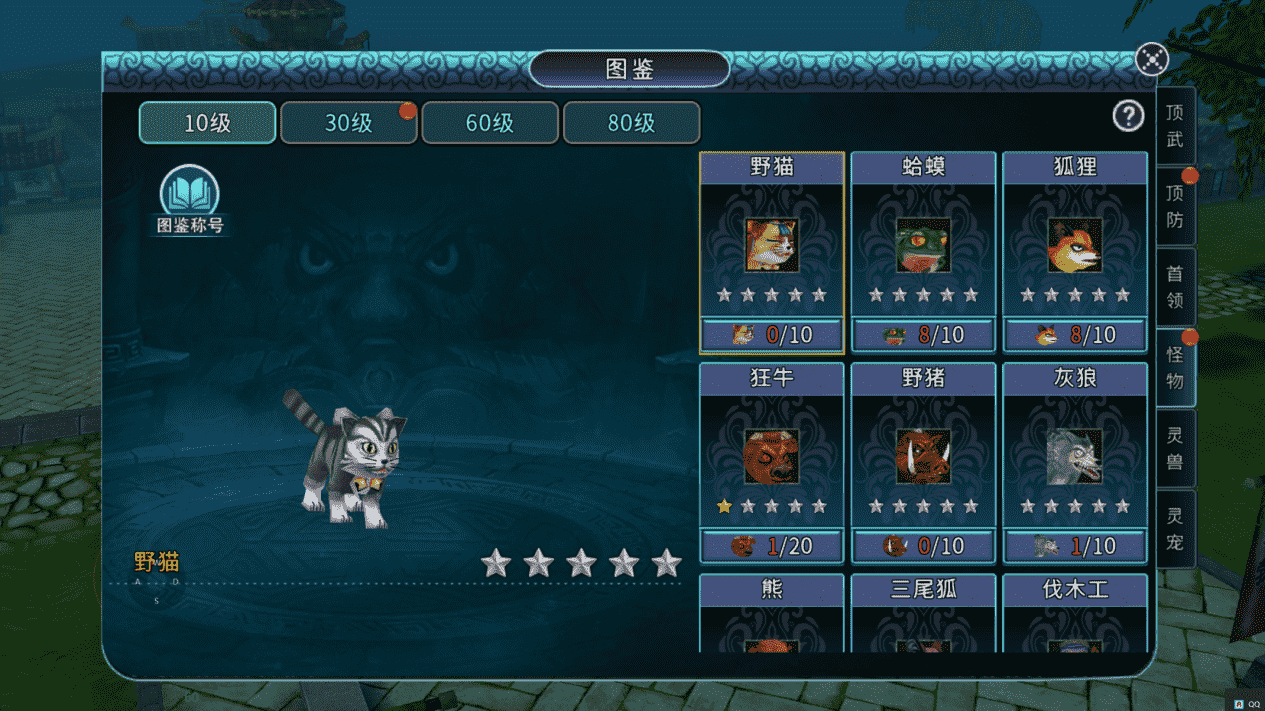The image size is (1265, 711).
Task: Choose the 蛤蟆 frog card
Action: pos(923,252)
